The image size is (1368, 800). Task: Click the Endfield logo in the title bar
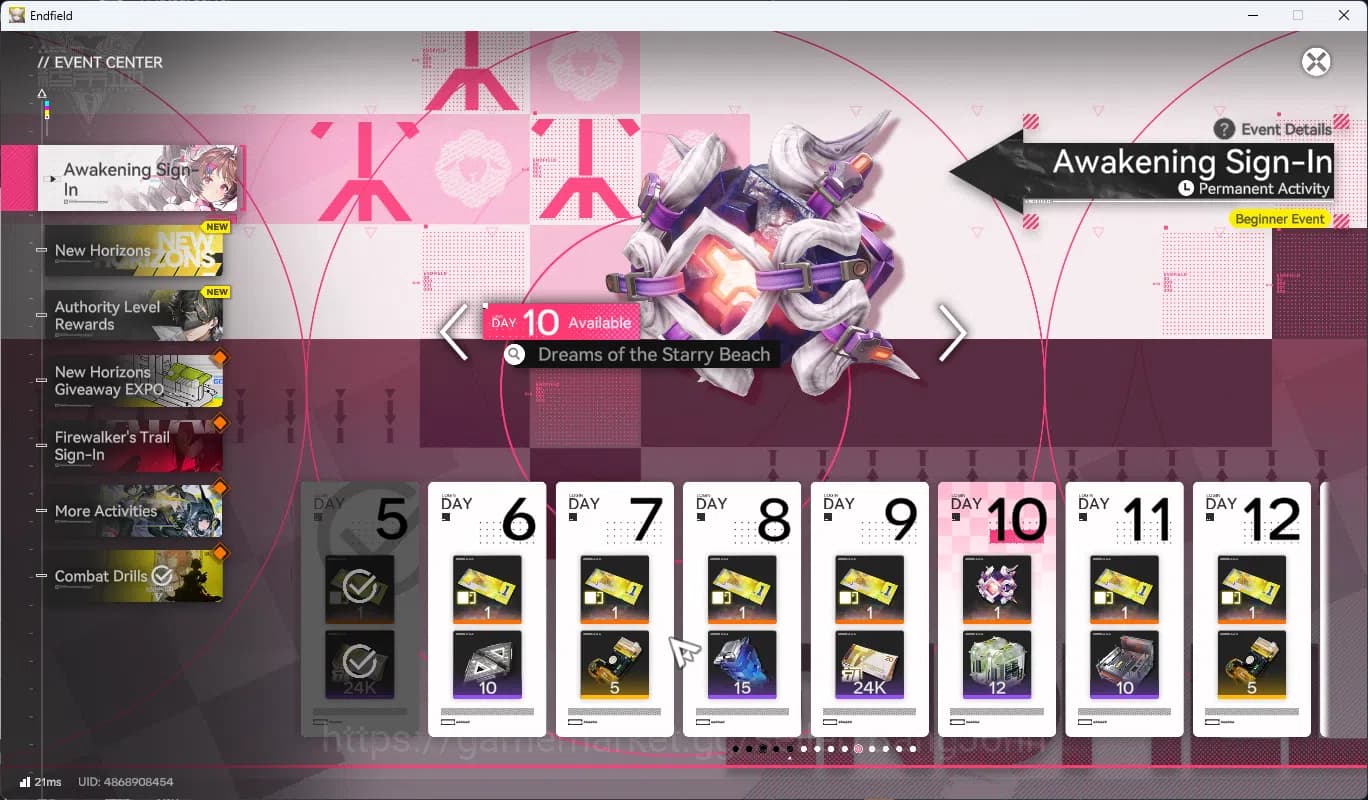(16, 15)
